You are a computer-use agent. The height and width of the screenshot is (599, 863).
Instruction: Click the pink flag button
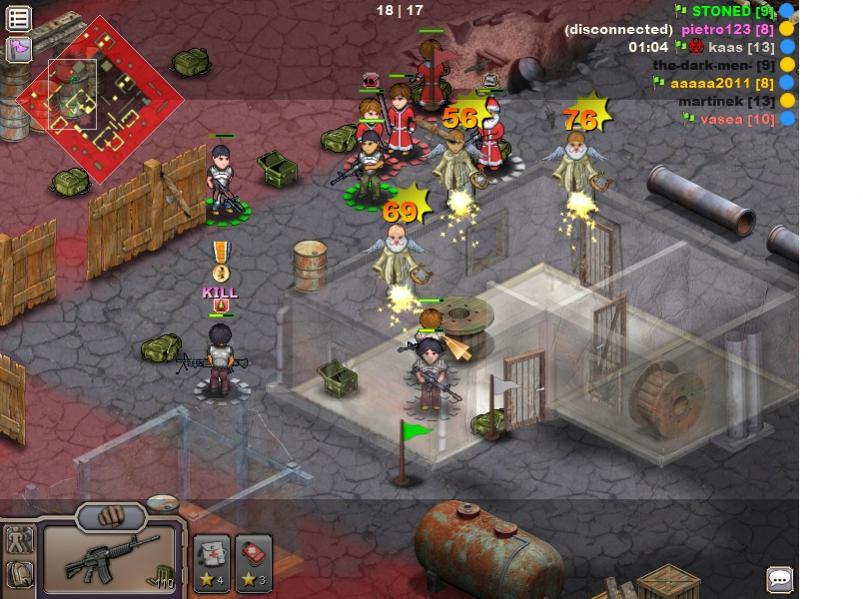[x=19, y=47]
